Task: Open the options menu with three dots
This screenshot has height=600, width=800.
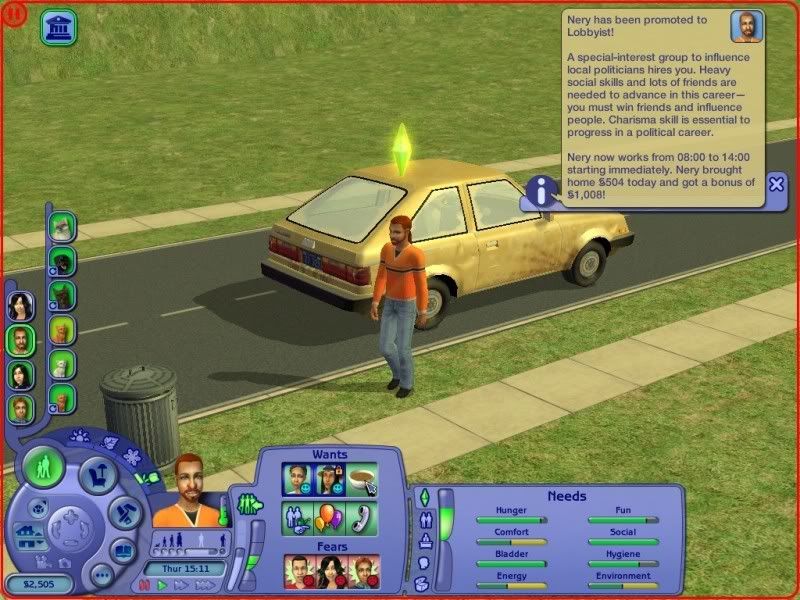Action: pos(100,575)
